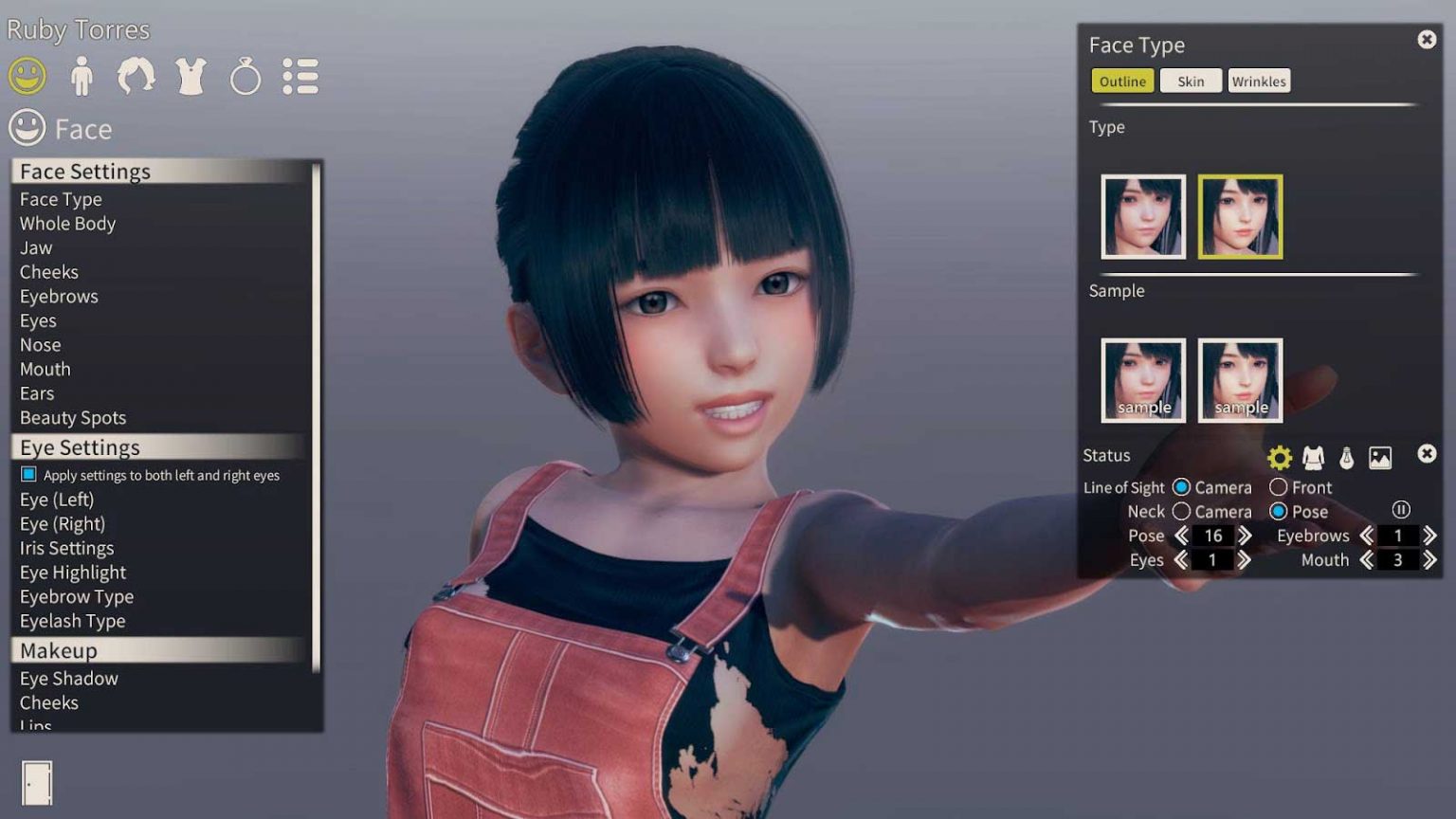Click the exit door icon
Viewport: 1456px width, 819px height.
click(x=37, y=783)
